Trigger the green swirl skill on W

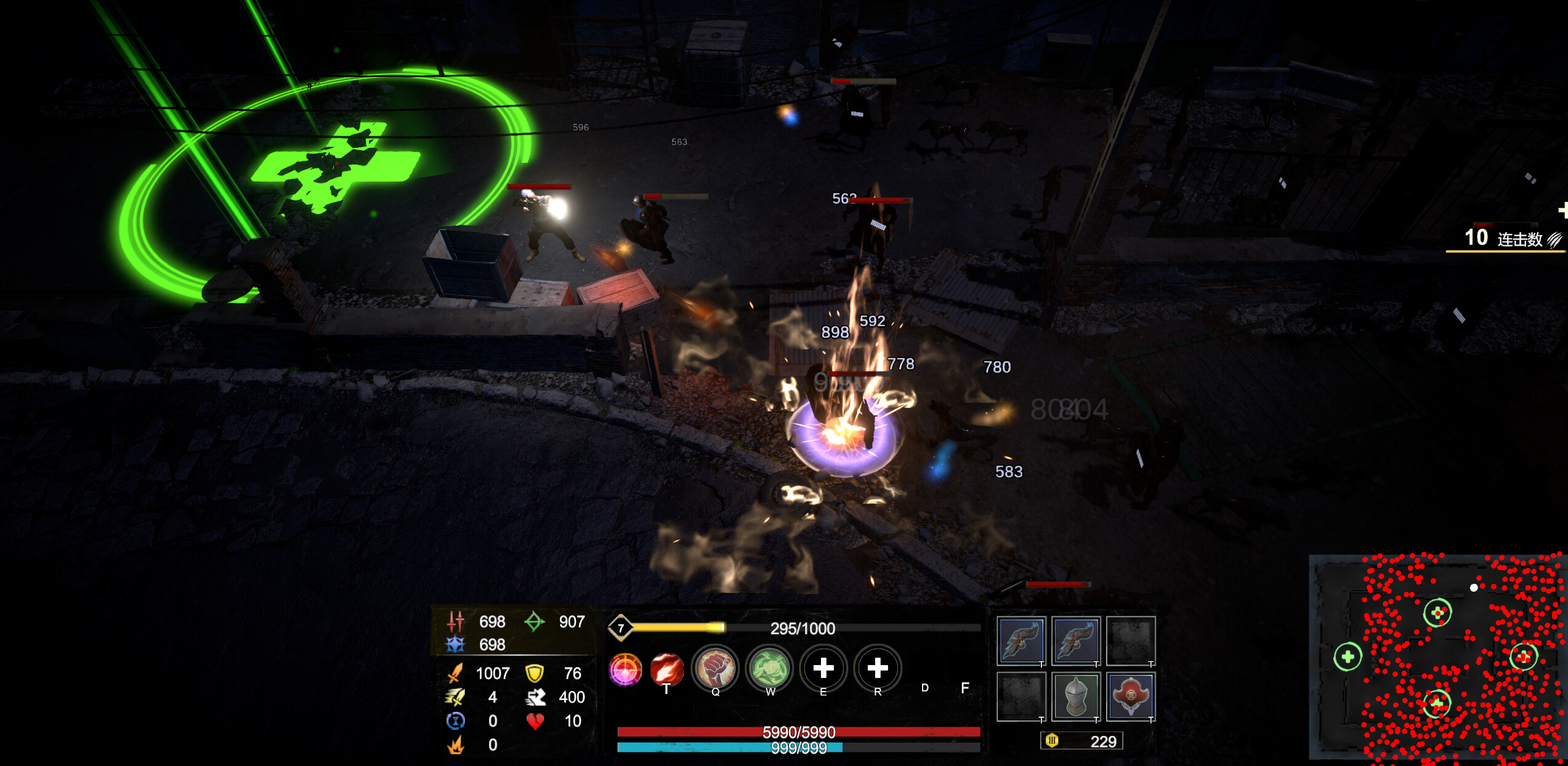point(768,670)
